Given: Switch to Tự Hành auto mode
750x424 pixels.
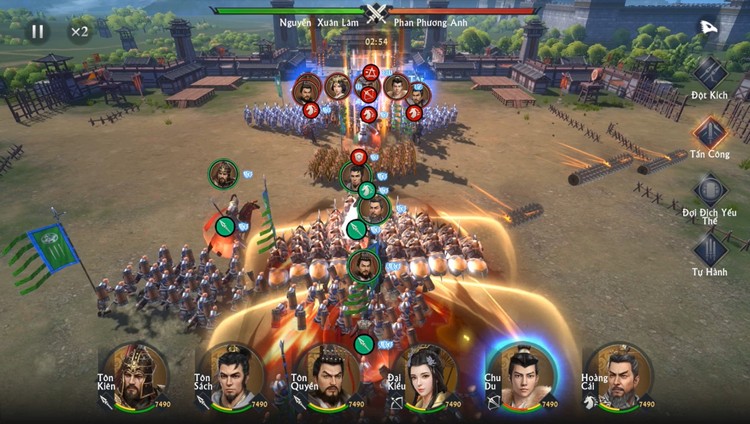Looking at the screenshot, I should point(710,248).
